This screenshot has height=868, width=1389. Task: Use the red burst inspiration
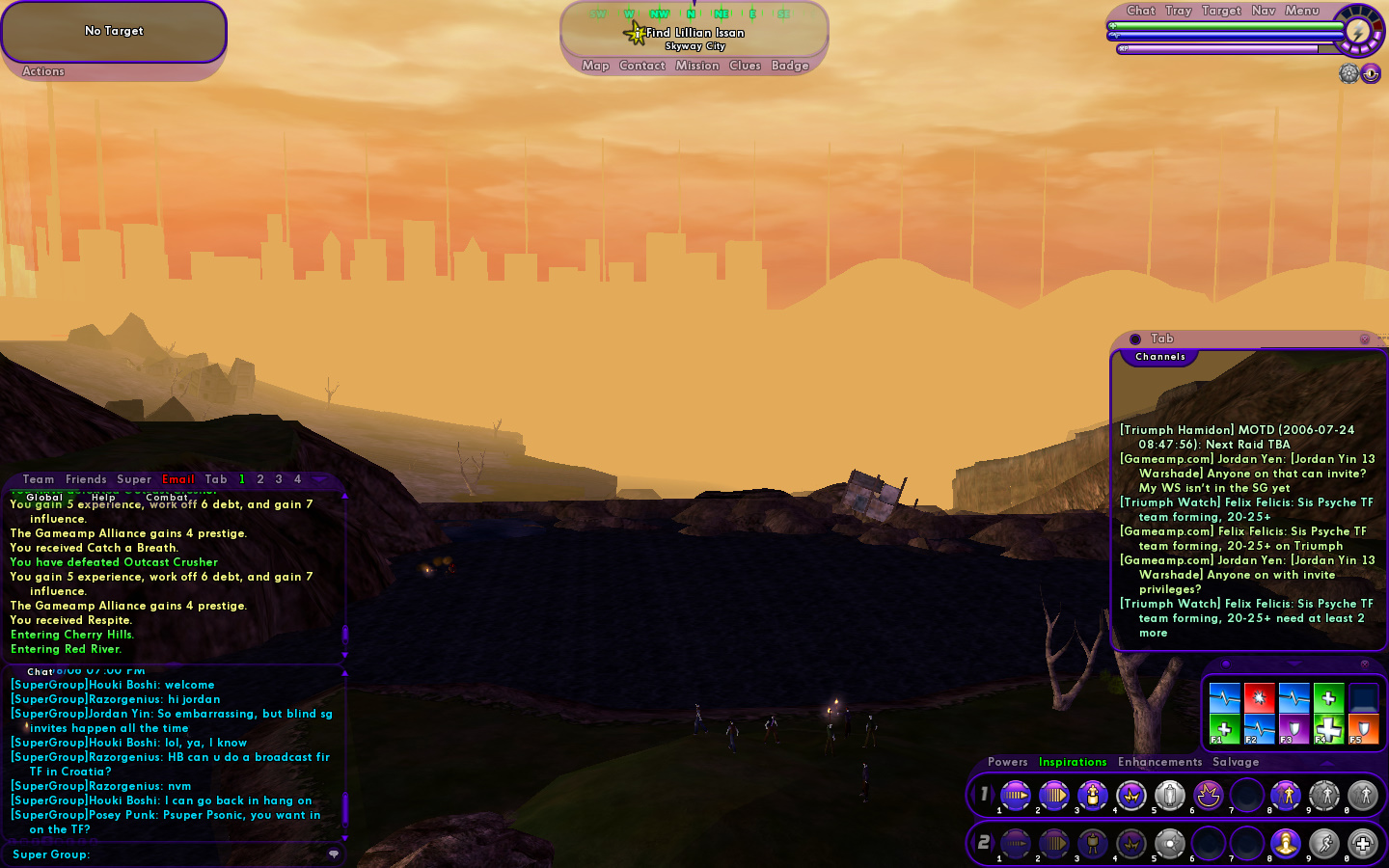[1259, 697]
